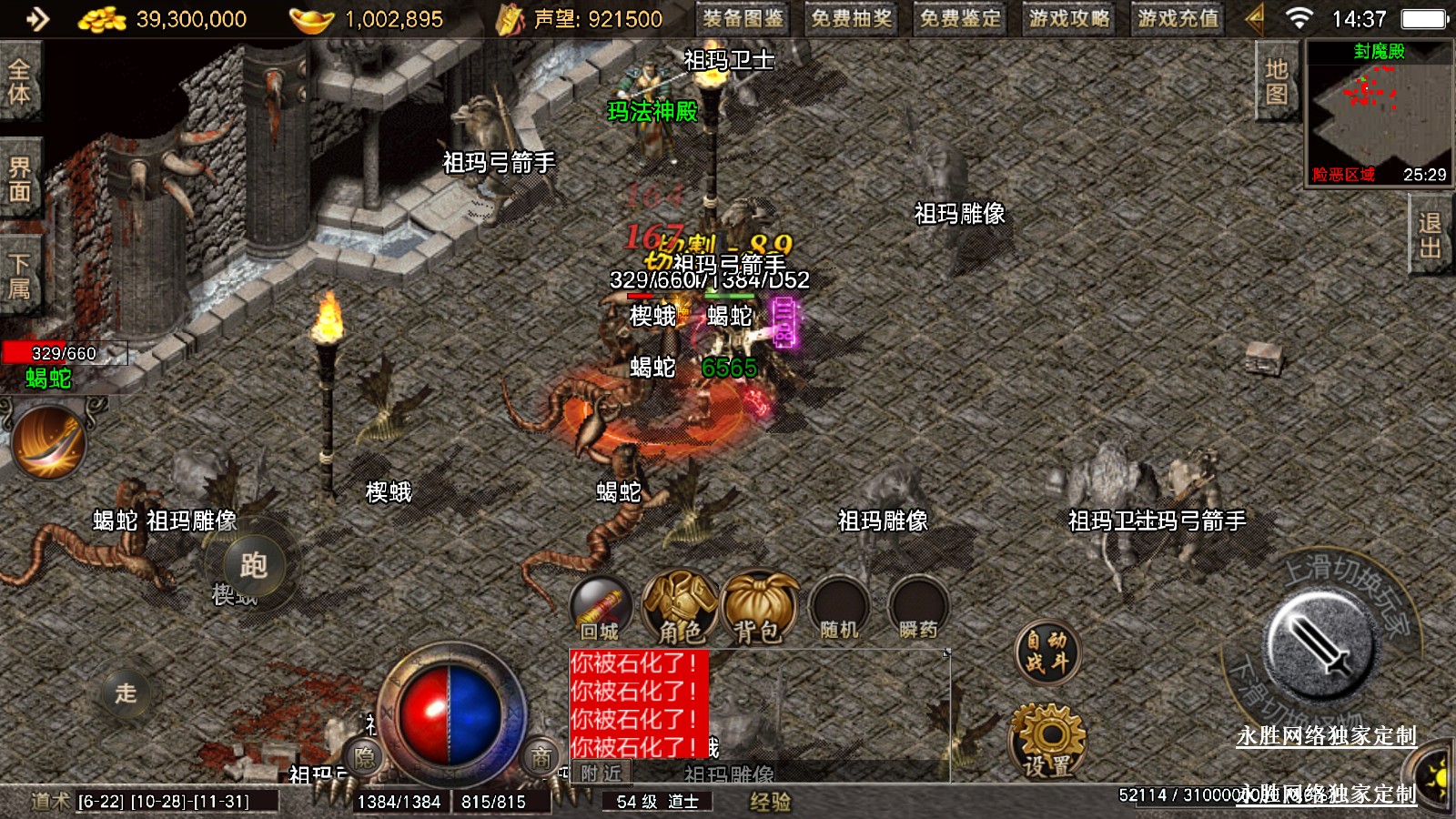Use the 回城 return scroll

pyautogui.click(x=601, y=608)
